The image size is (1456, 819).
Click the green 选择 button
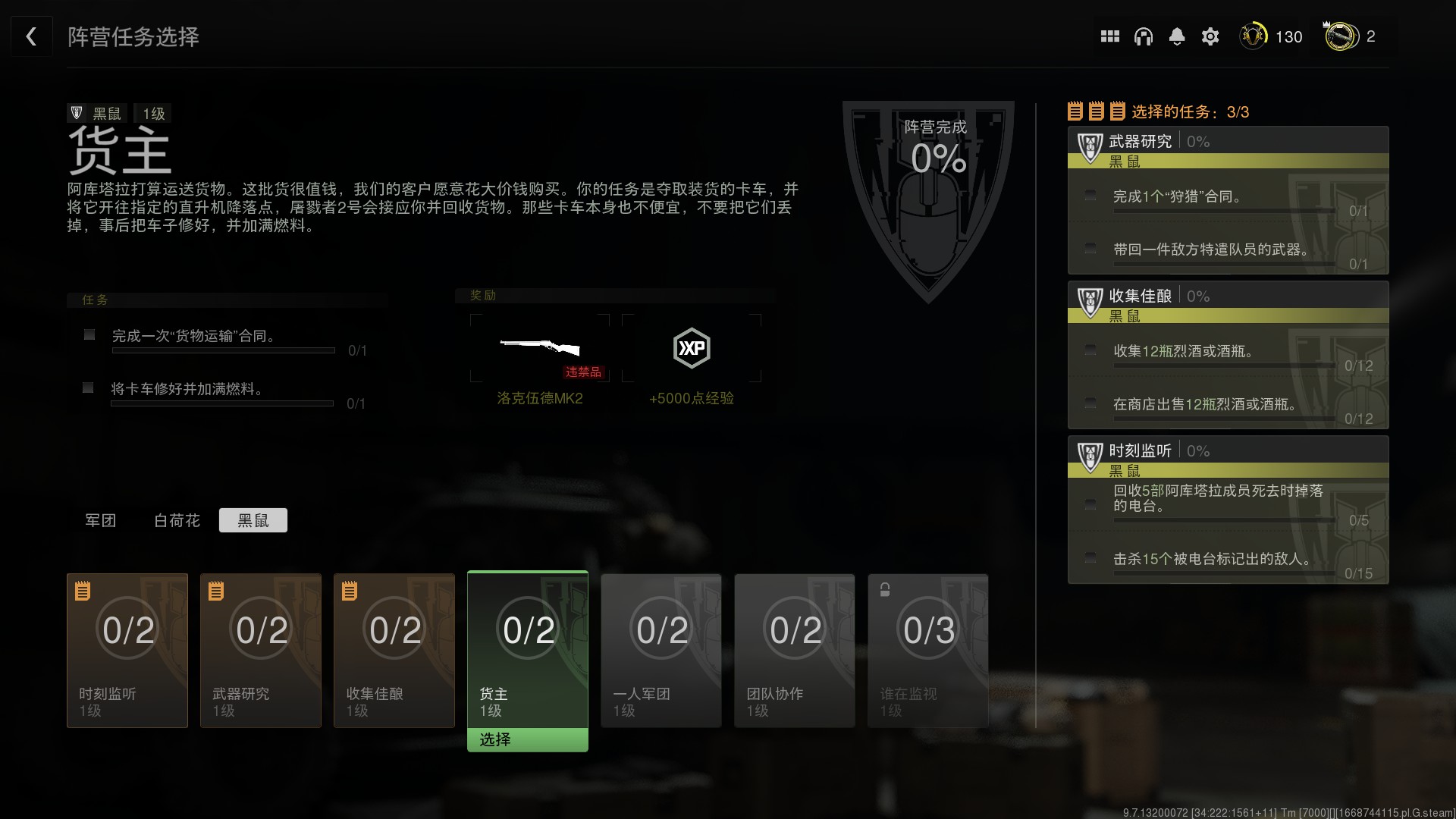tap(528, 739)
